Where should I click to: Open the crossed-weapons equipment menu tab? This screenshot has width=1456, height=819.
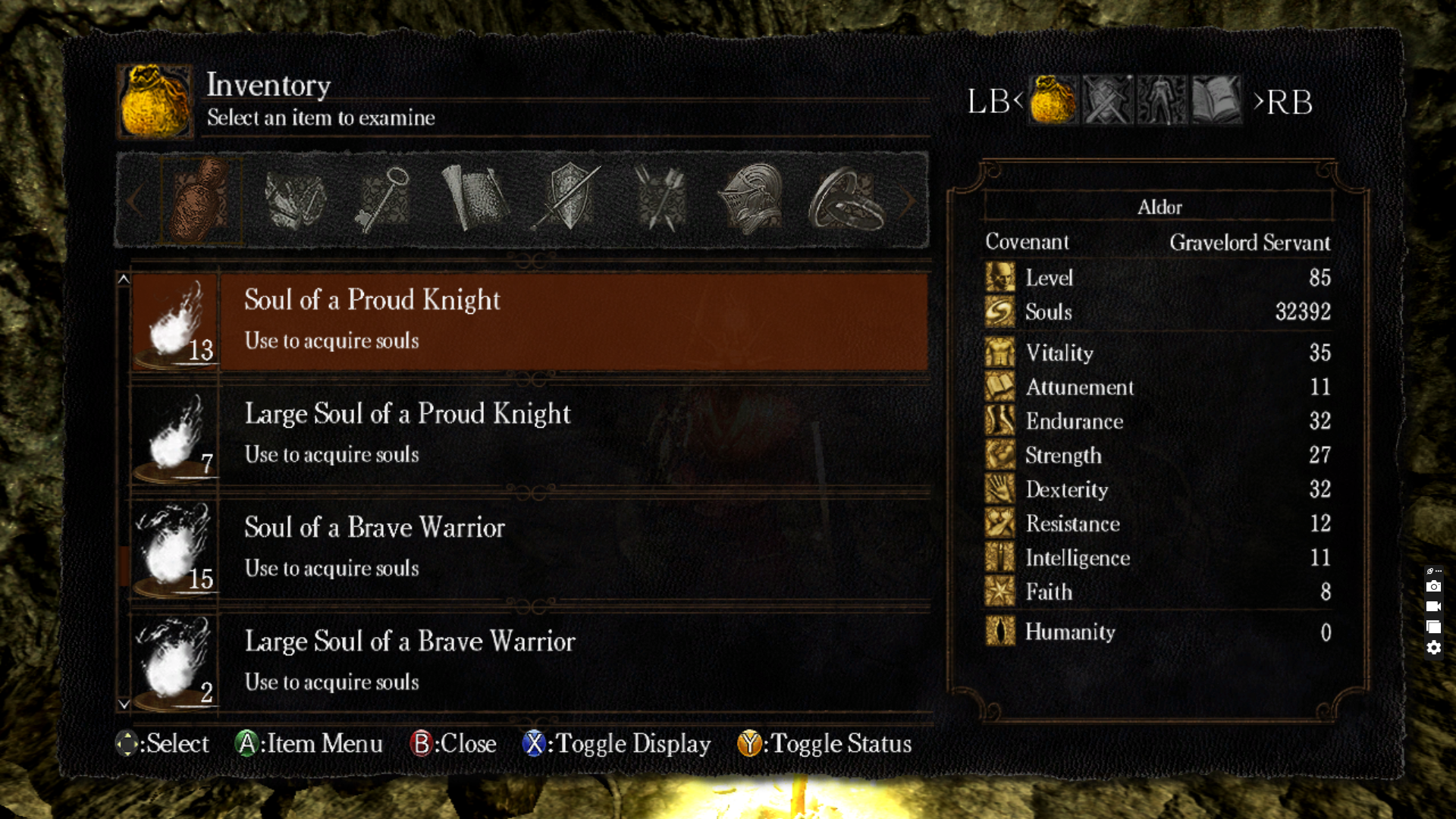[1107, 100]
